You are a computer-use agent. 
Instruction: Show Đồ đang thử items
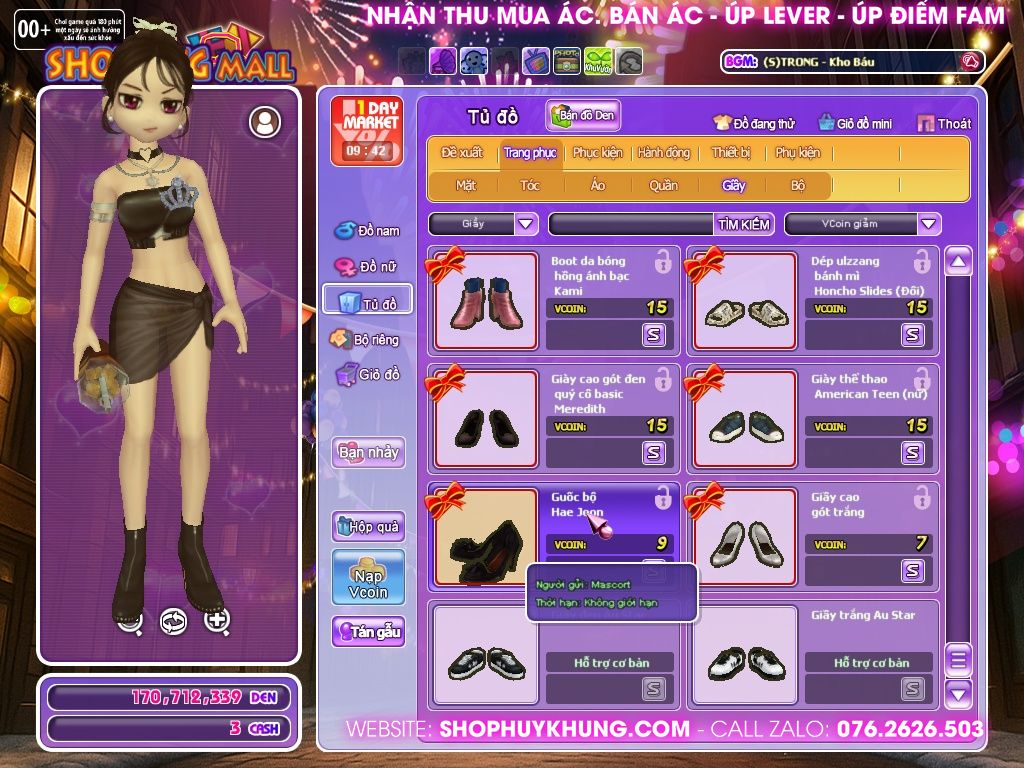click(x=754, y=124)
